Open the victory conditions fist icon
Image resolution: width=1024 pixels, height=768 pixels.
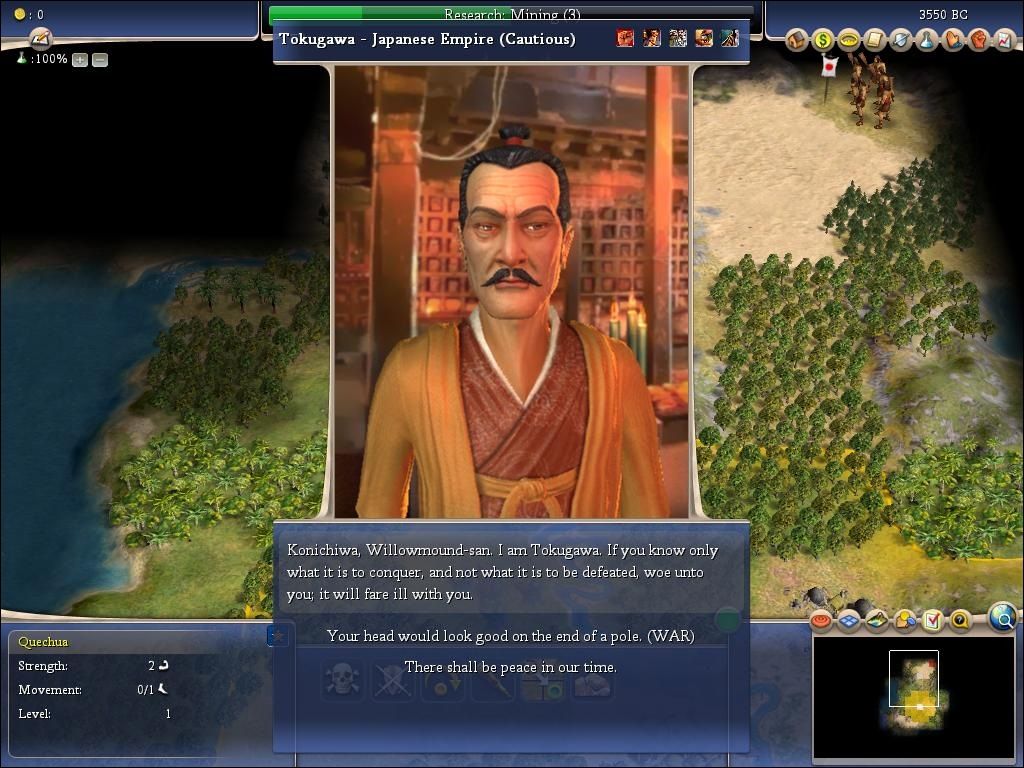click(979, 40)
